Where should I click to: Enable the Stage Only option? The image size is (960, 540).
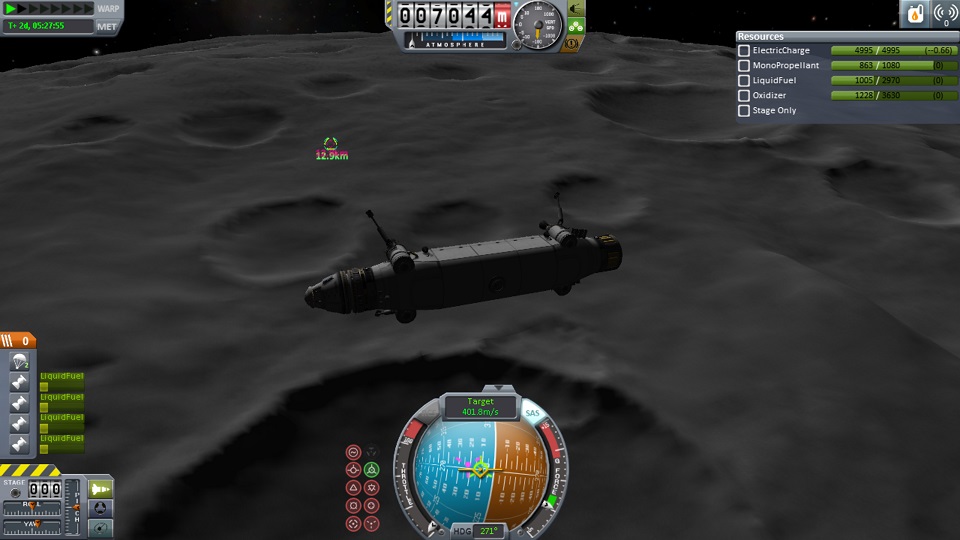pos(744,111)
